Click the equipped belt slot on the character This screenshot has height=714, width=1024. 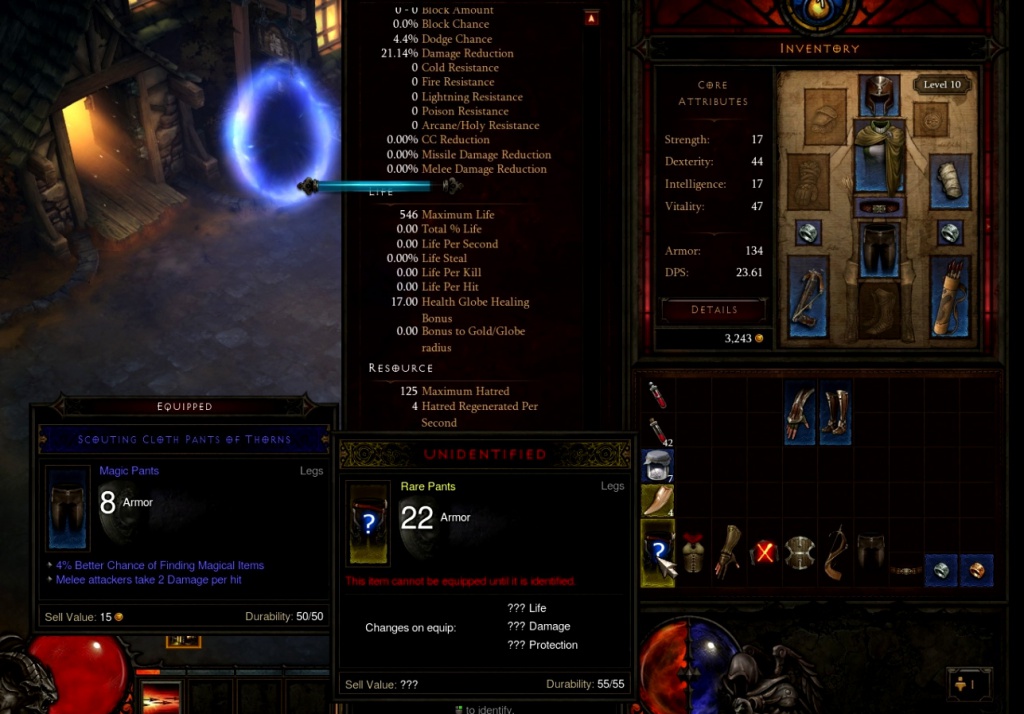pos(879,208)
